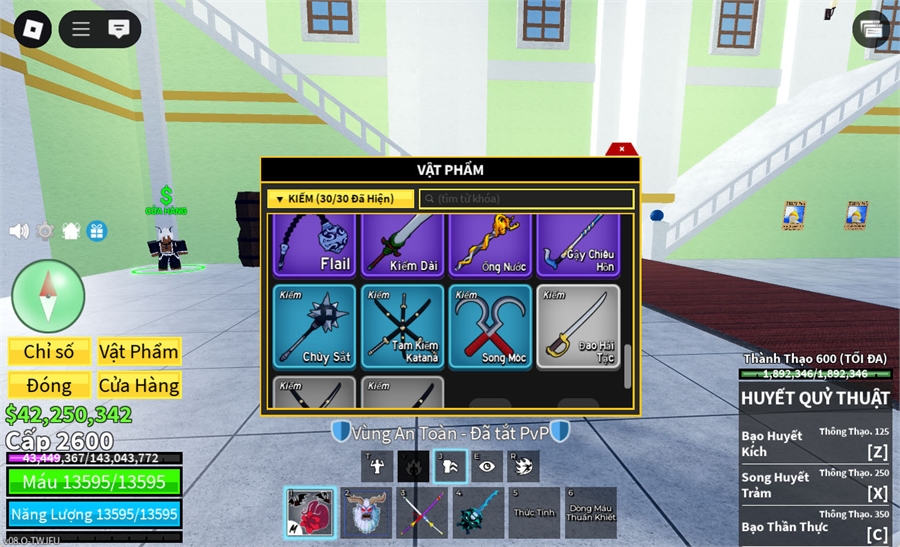The width and height of the screenshot is (900, 547).
Task: Select the Song Móc hooks tile
Action: [490, 326]
